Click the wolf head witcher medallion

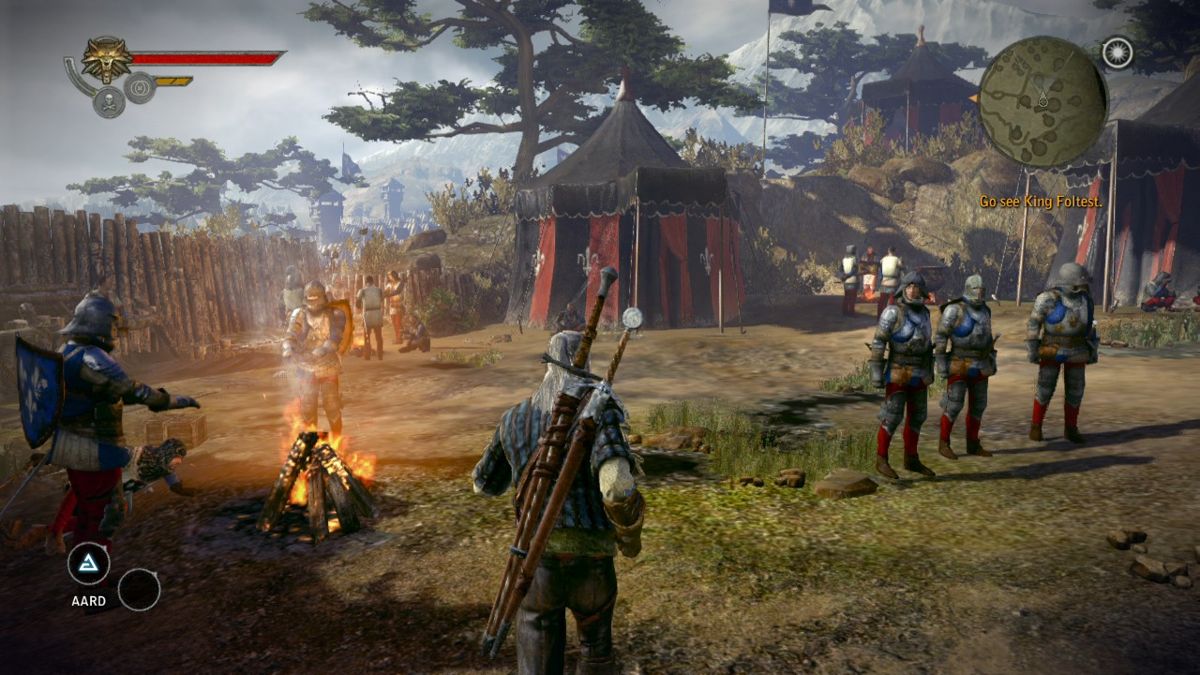tap(107, 58)
